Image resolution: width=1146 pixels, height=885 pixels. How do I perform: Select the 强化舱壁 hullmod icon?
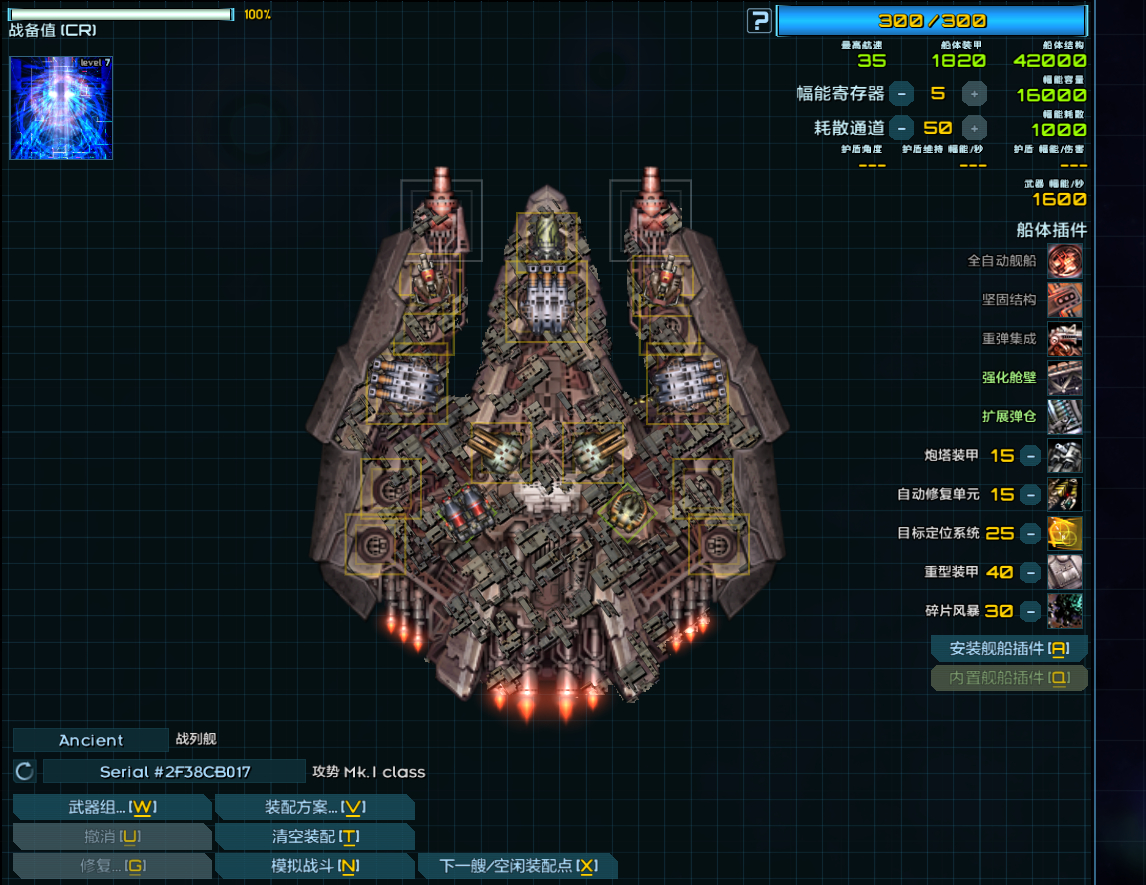pos(1064,378)
